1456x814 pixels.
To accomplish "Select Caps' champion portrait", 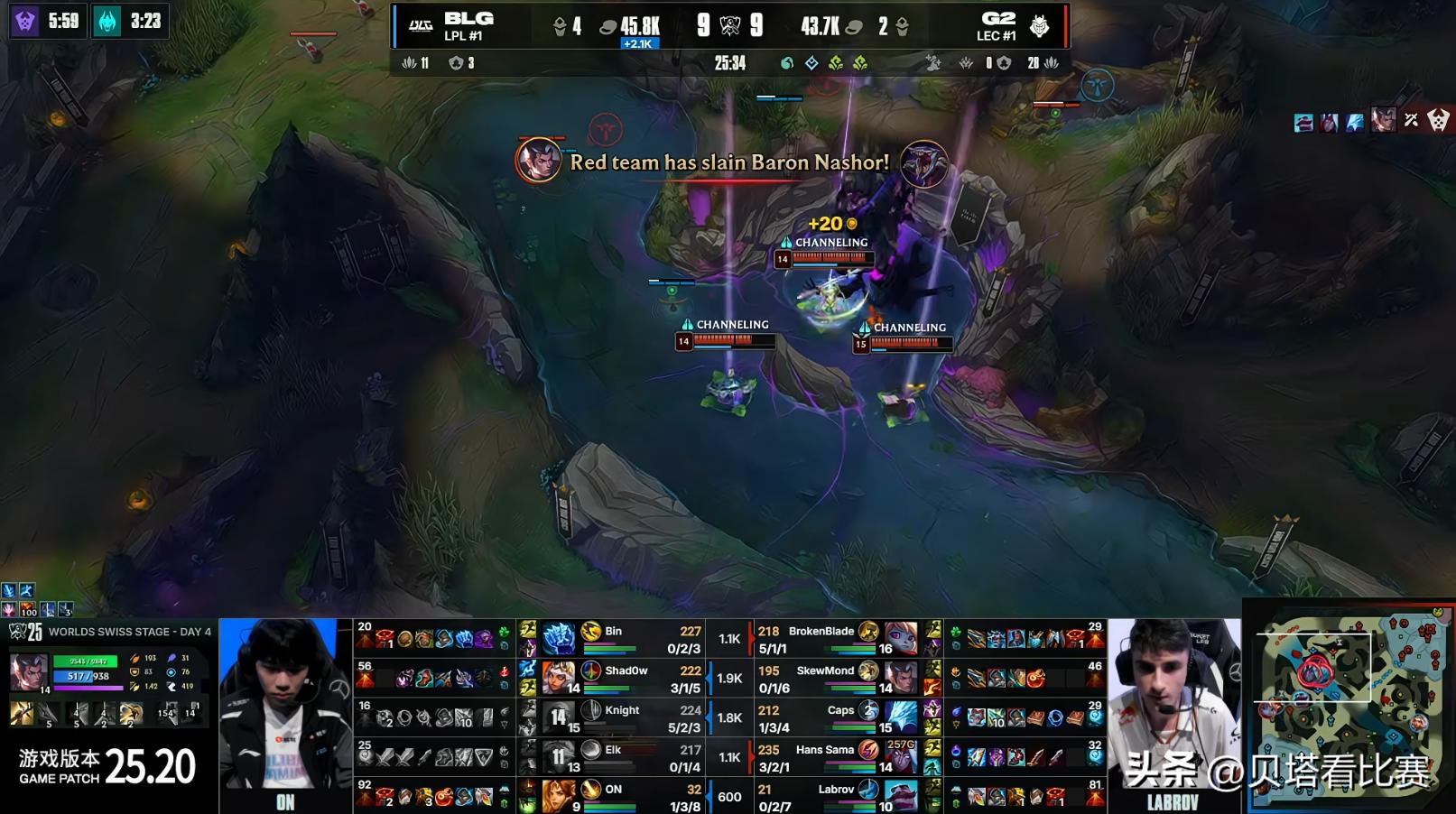I will pyautogui.click(x=900, y=717).
